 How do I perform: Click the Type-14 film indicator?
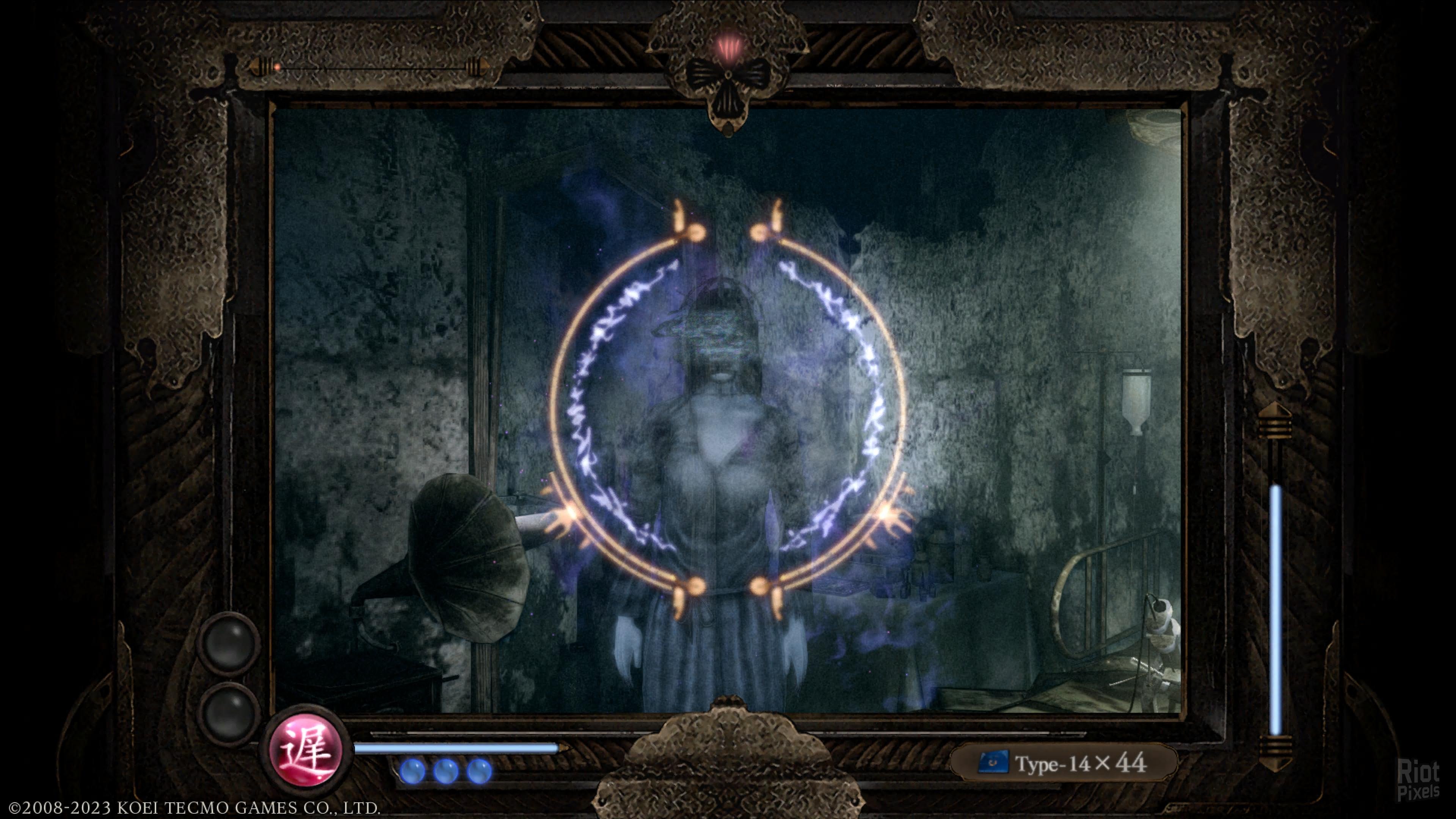click(x=1063, y=763)
